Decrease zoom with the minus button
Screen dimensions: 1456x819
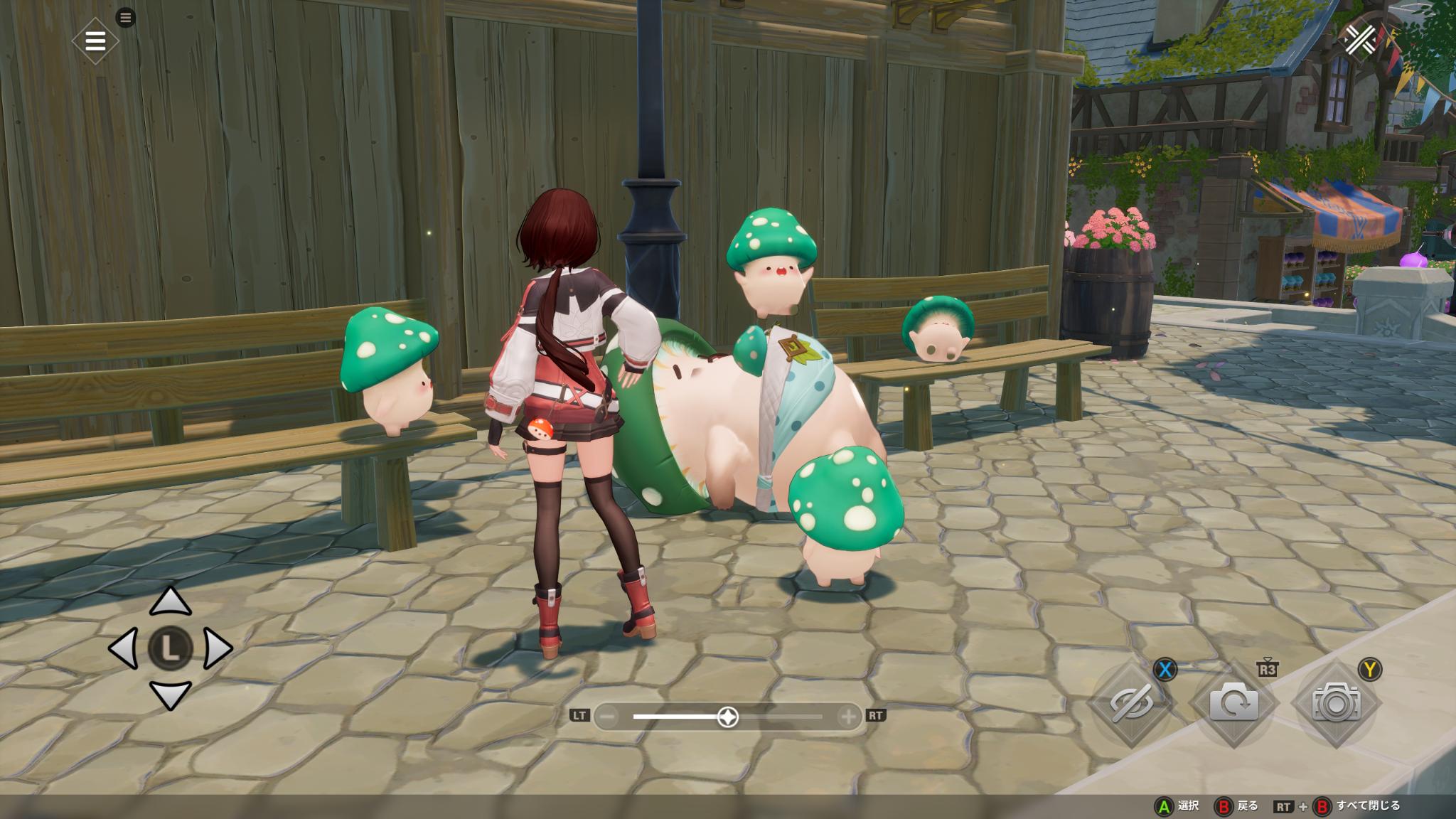click(x=606, y=717)
